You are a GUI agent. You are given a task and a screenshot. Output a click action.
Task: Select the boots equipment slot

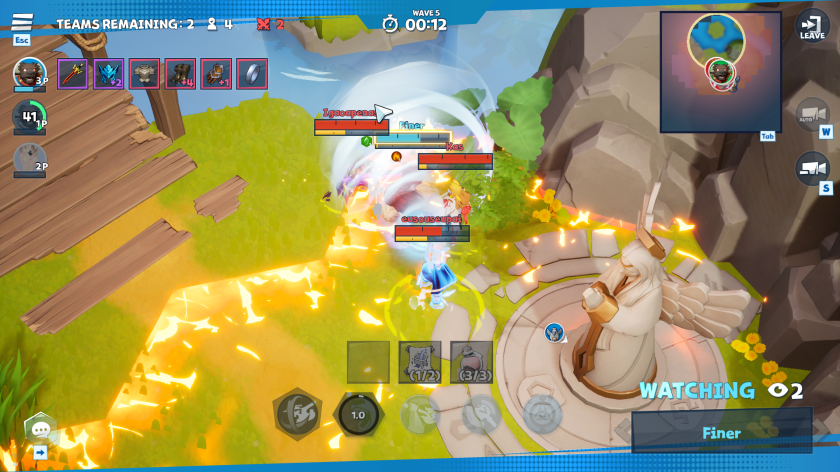pyautogui.click(x=180, y=74)
